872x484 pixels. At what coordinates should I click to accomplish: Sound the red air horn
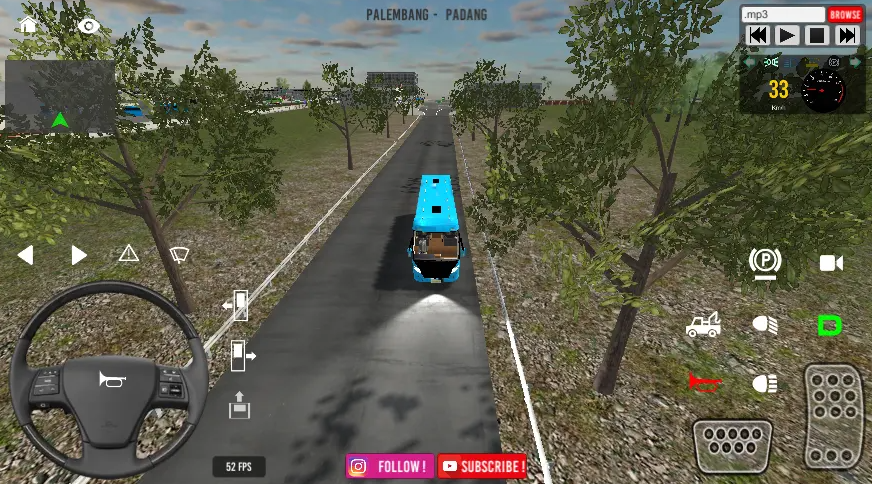click(704, 382)
